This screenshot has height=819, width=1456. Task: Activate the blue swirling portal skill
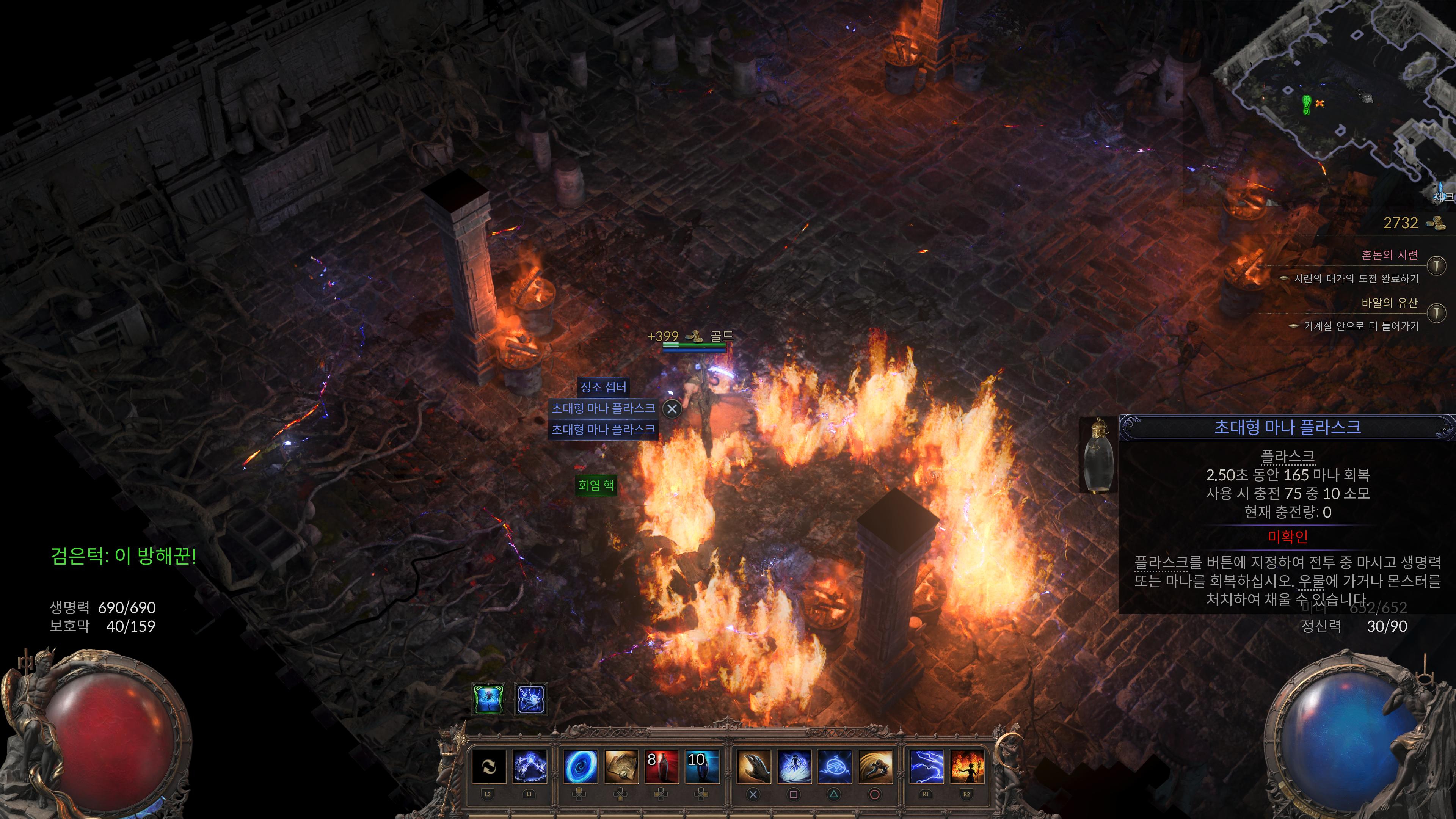point(581,766)
